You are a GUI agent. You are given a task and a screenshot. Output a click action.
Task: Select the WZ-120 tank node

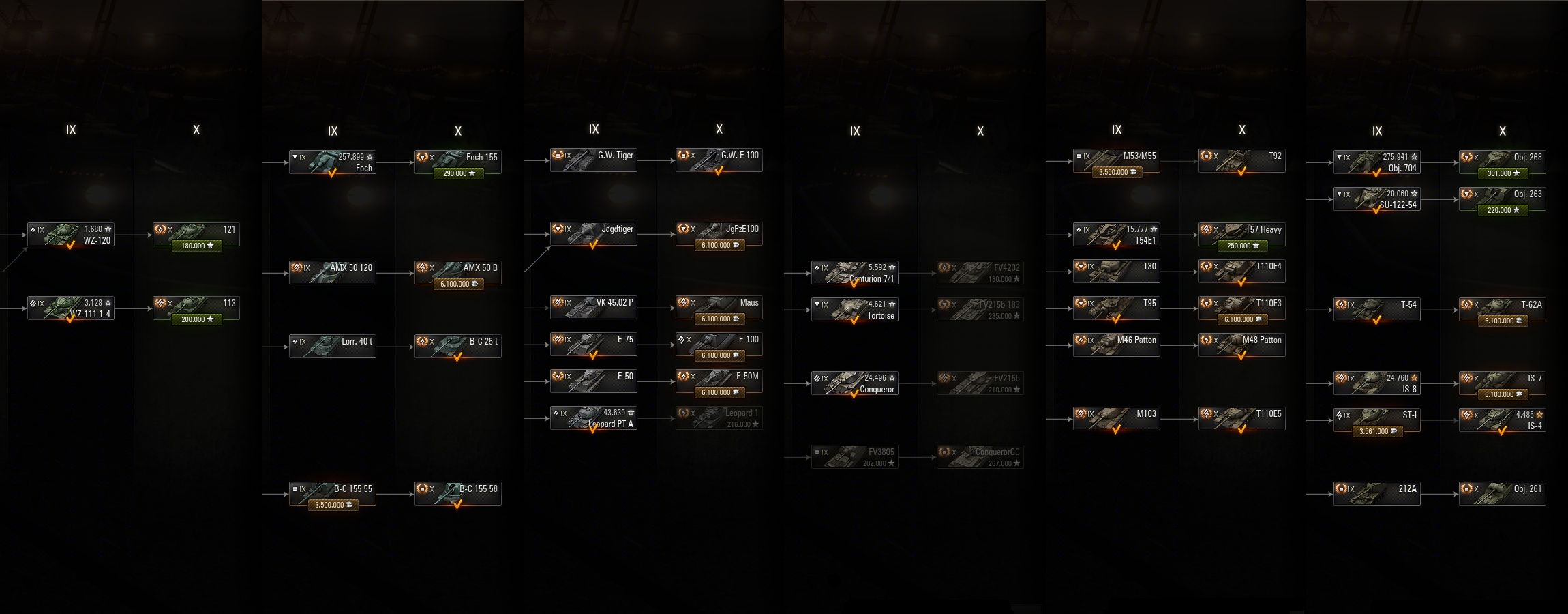point(71,235)
